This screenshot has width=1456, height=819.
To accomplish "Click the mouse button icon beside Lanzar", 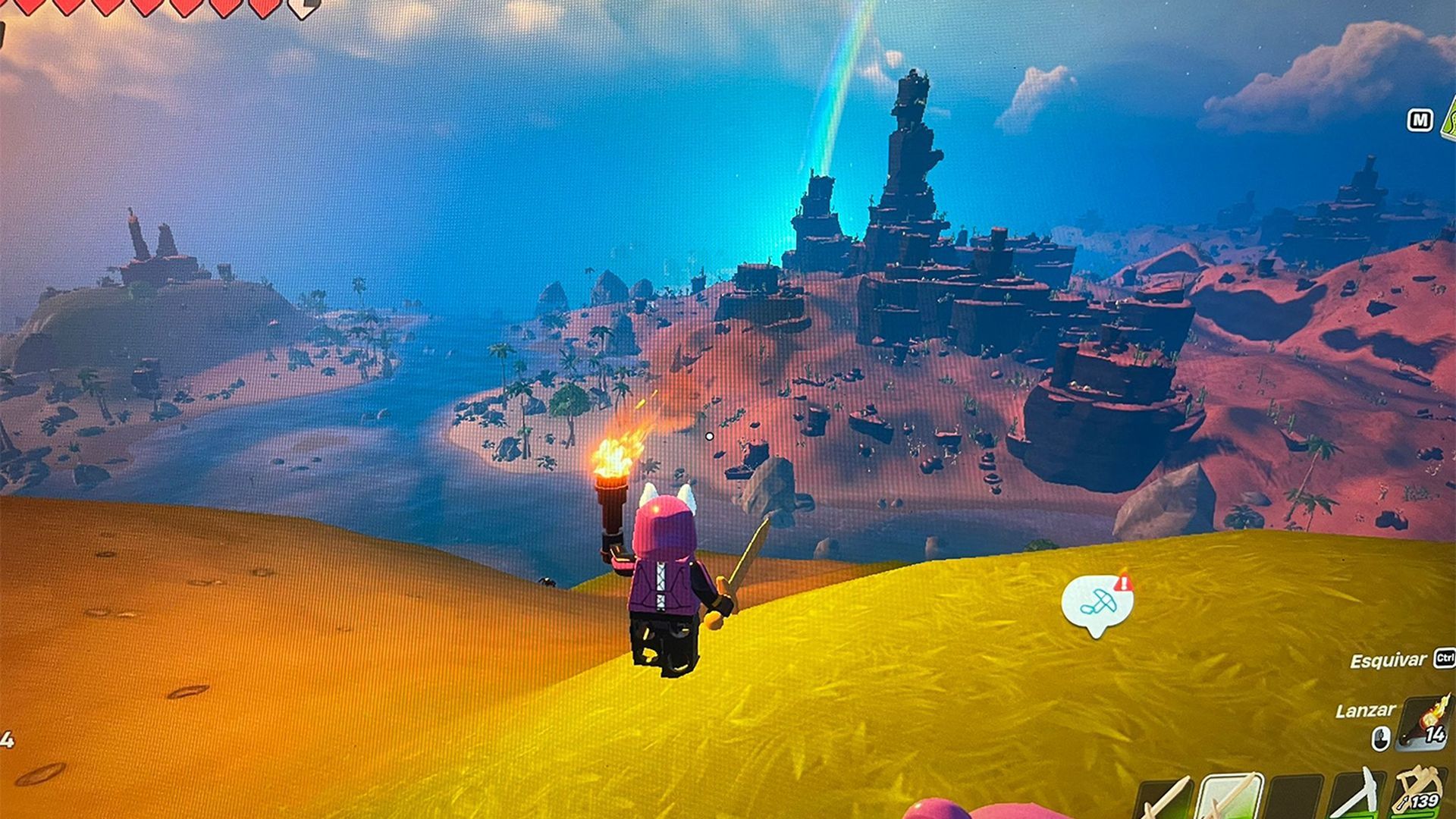I will (1380, 739).
